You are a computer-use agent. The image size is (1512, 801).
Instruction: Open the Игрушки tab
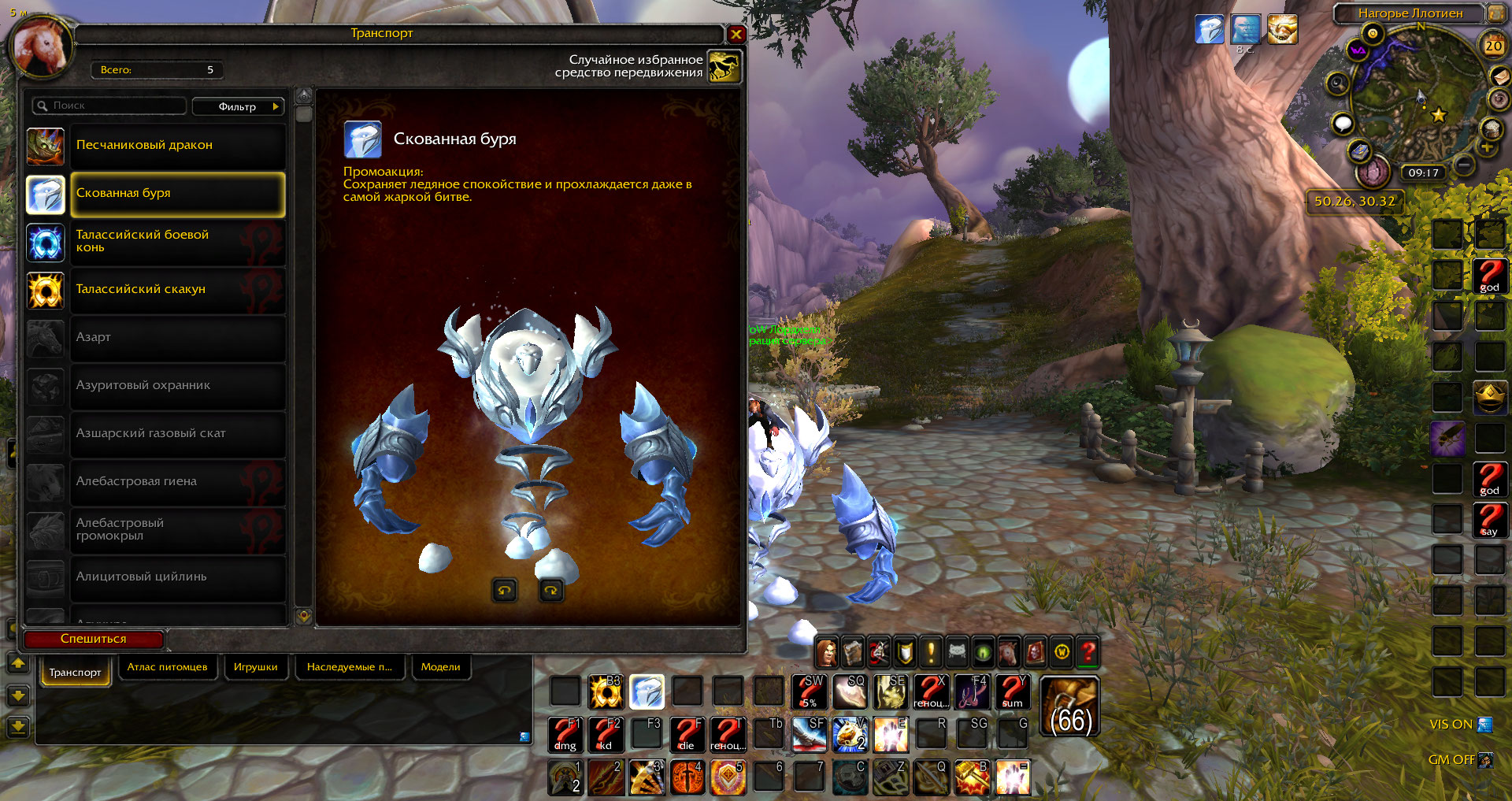click(x=255, y=667)
